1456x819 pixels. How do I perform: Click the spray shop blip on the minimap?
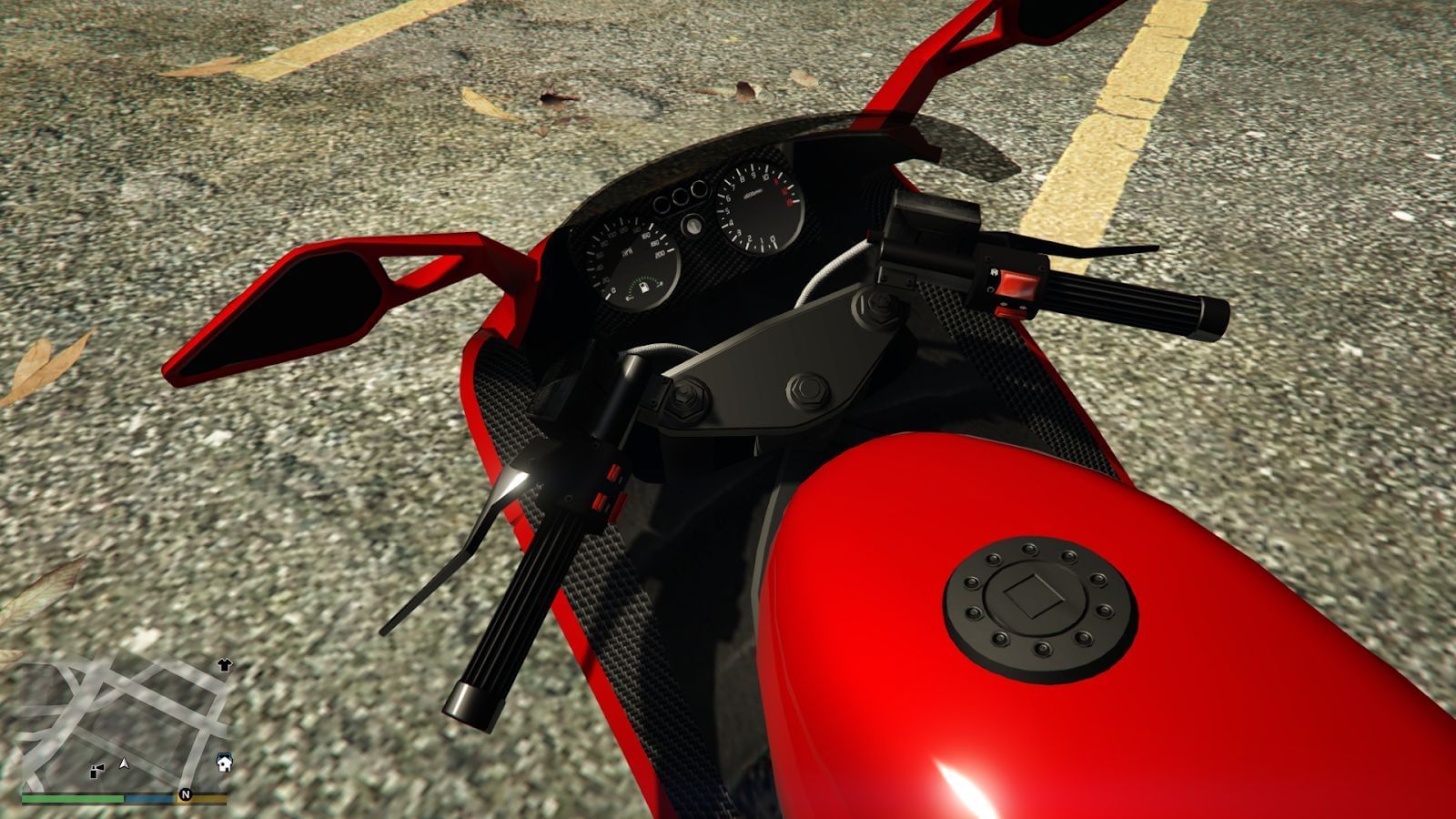[x=96, y=772]
